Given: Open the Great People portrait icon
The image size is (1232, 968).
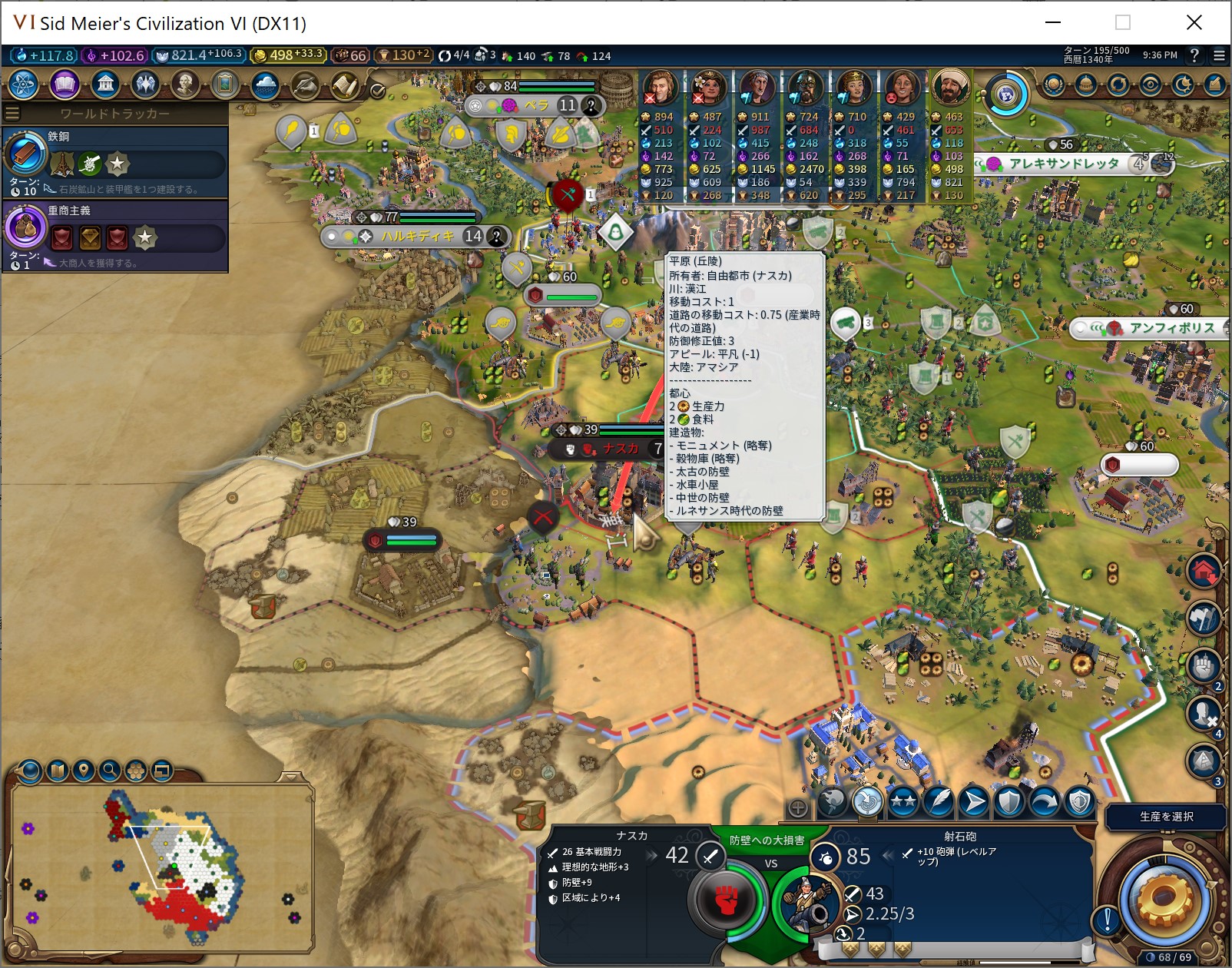Looking at the screenshot, I should coord(185,84).
